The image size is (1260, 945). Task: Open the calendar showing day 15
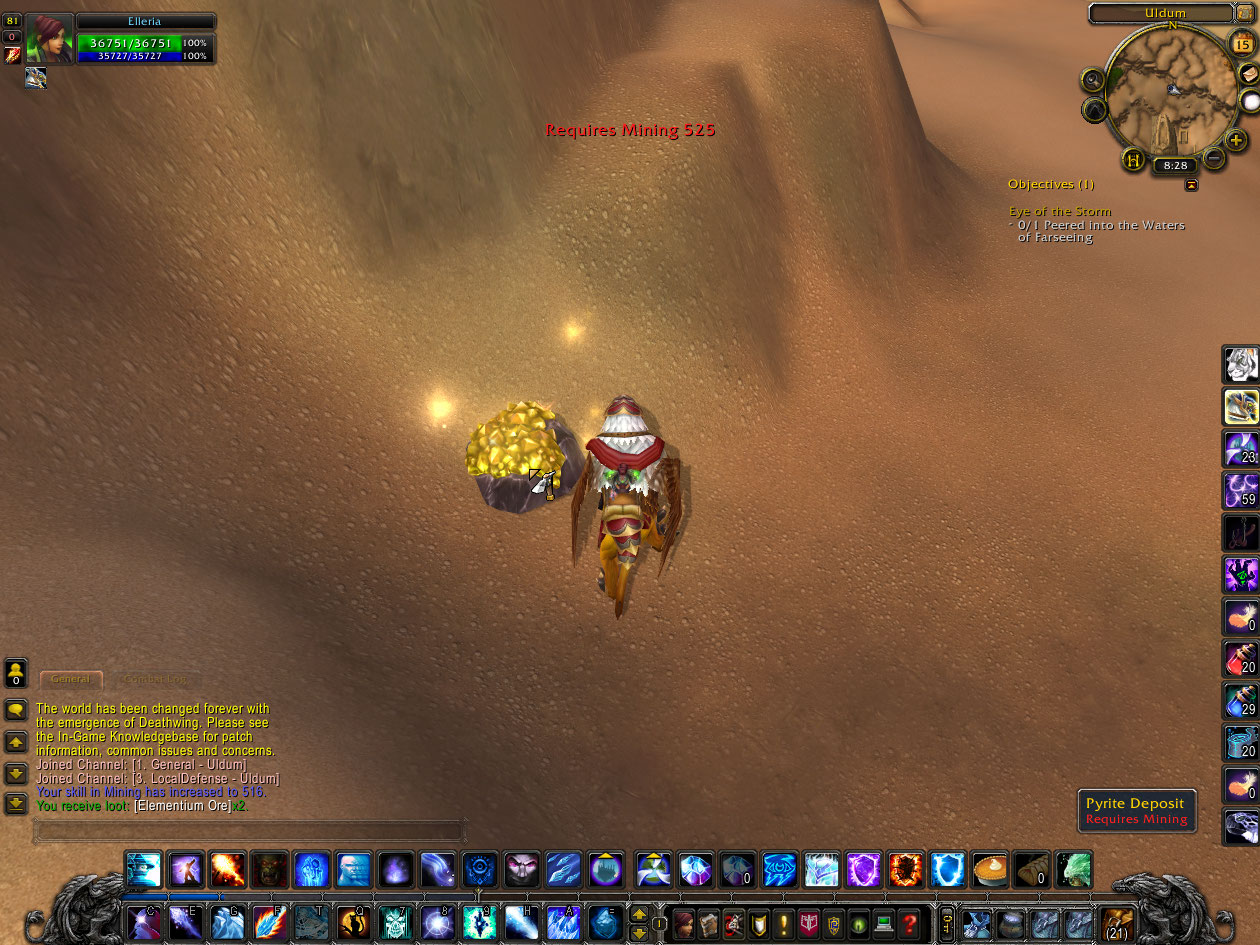click(x=1241, y=45)
